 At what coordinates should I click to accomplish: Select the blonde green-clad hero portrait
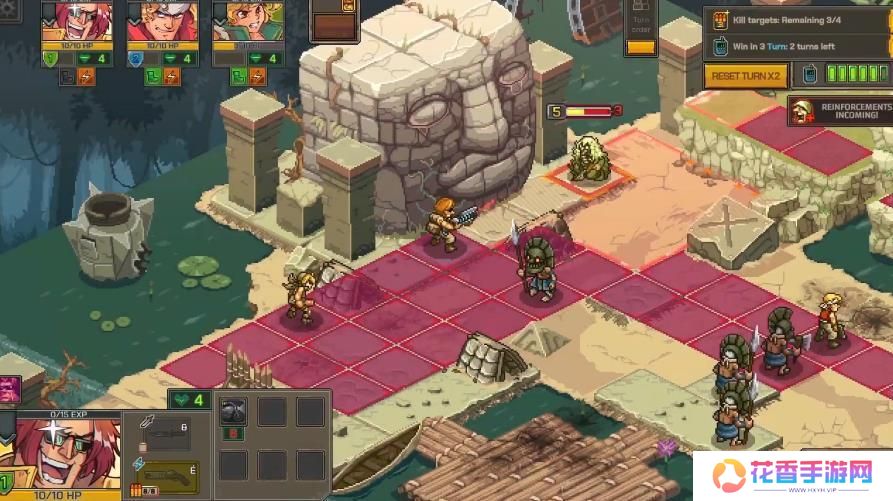248,22
